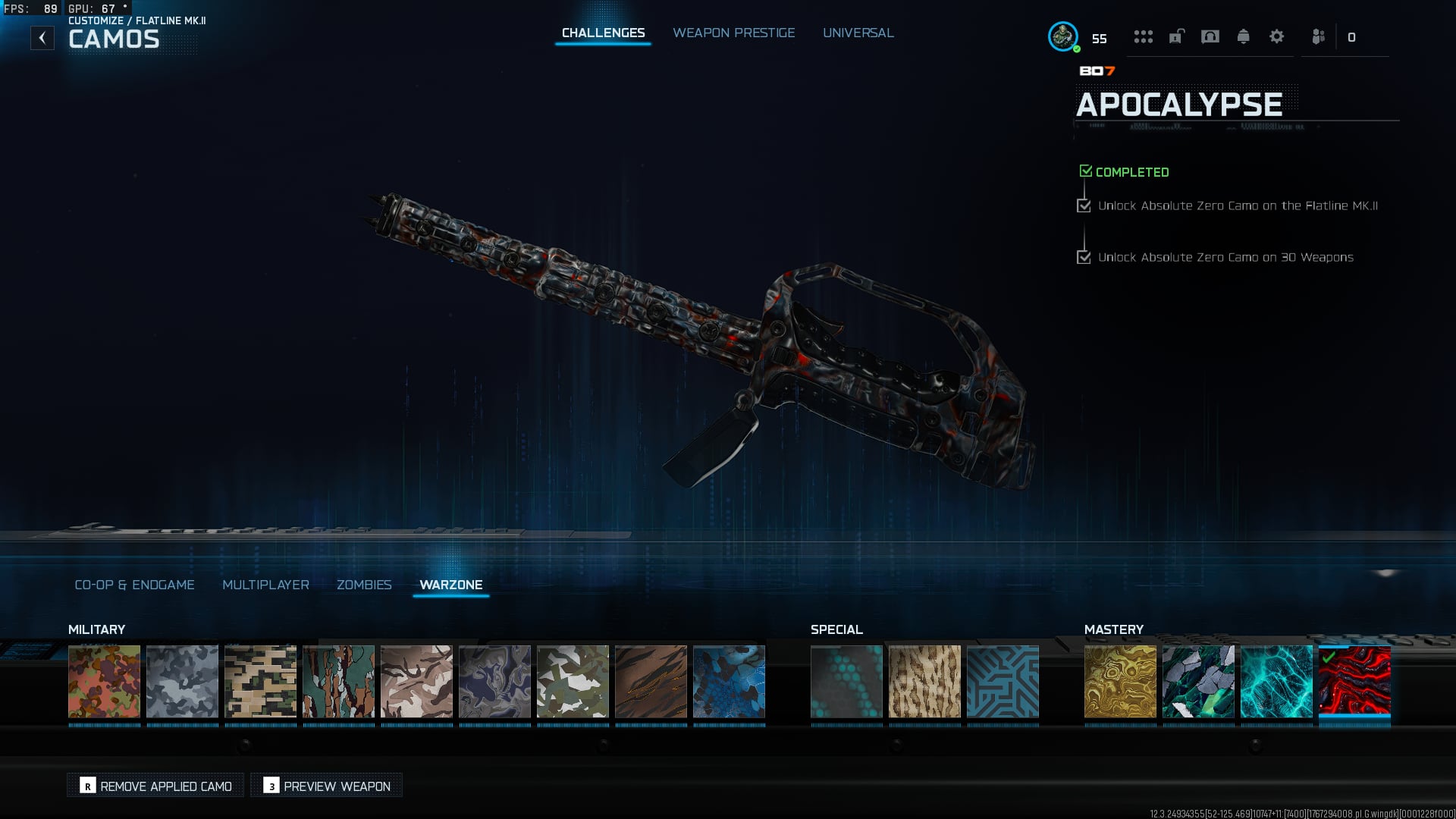The image size is (1456, 819).
Task: Open the settings gear icon
Action: [x=1276, y=36]
